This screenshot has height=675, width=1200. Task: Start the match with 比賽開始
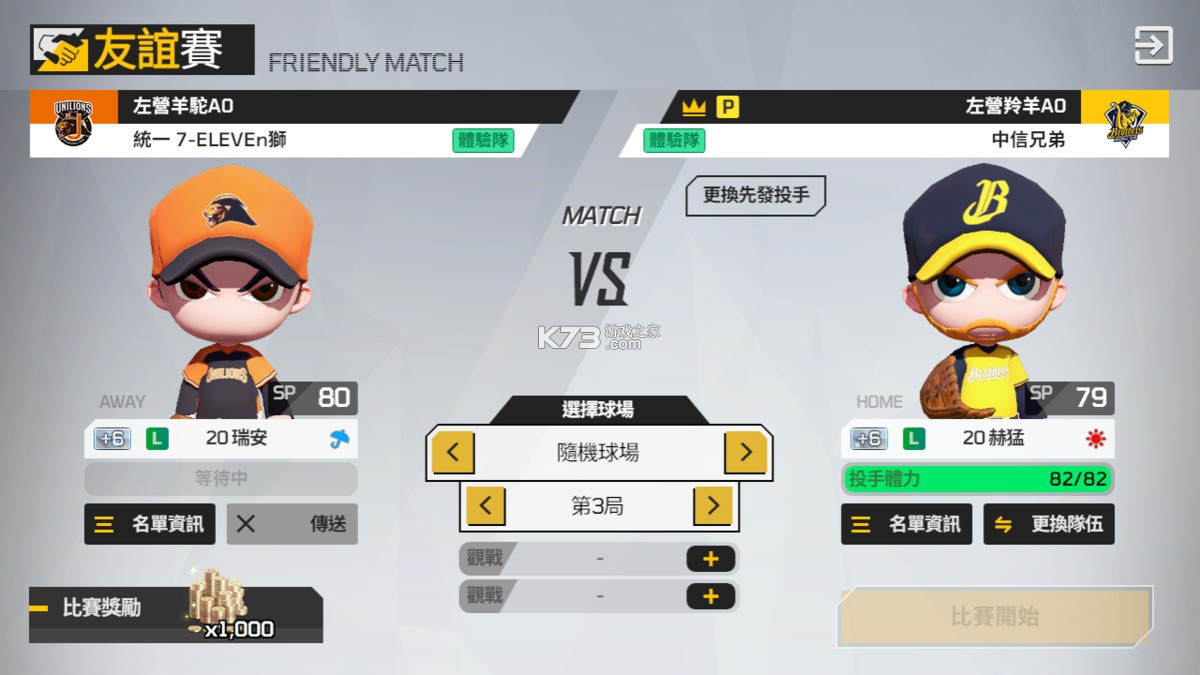[994, 616]
